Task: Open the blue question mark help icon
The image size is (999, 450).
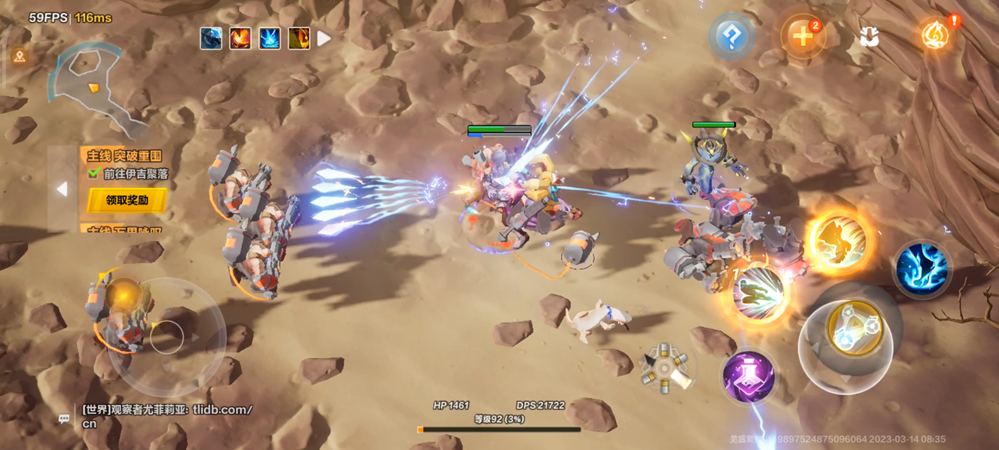Action: (x=732, y=39)
